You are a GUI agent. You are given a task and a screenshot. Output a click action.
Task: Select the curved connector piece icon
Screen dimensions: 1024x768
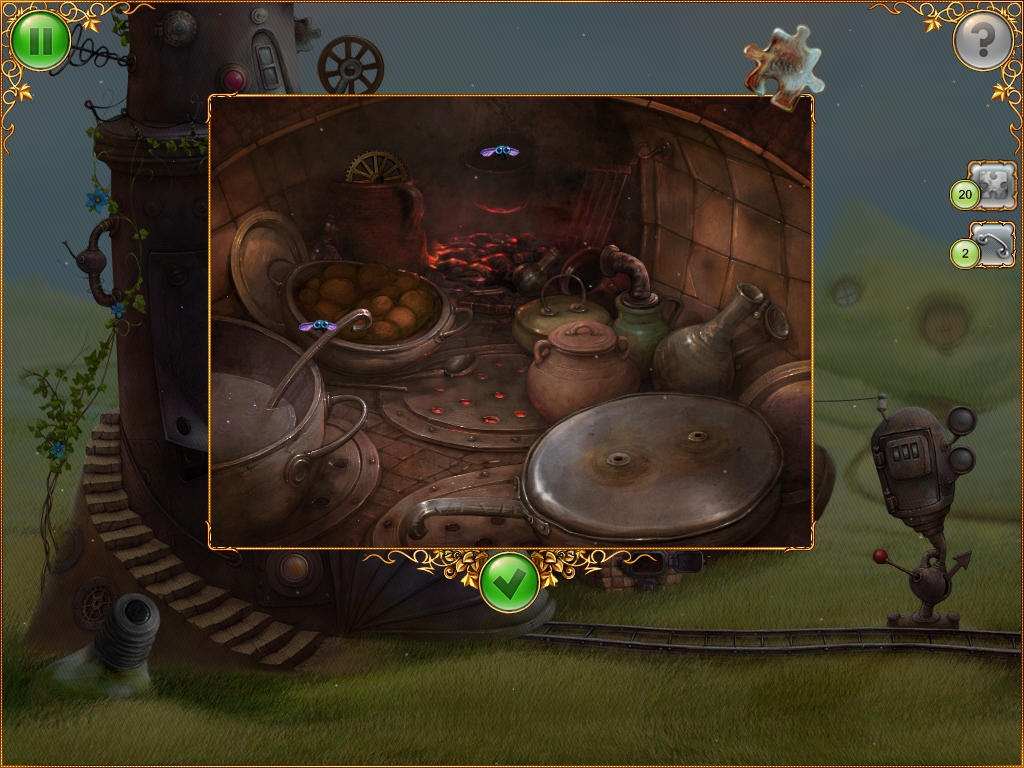(x=992, y=245)
